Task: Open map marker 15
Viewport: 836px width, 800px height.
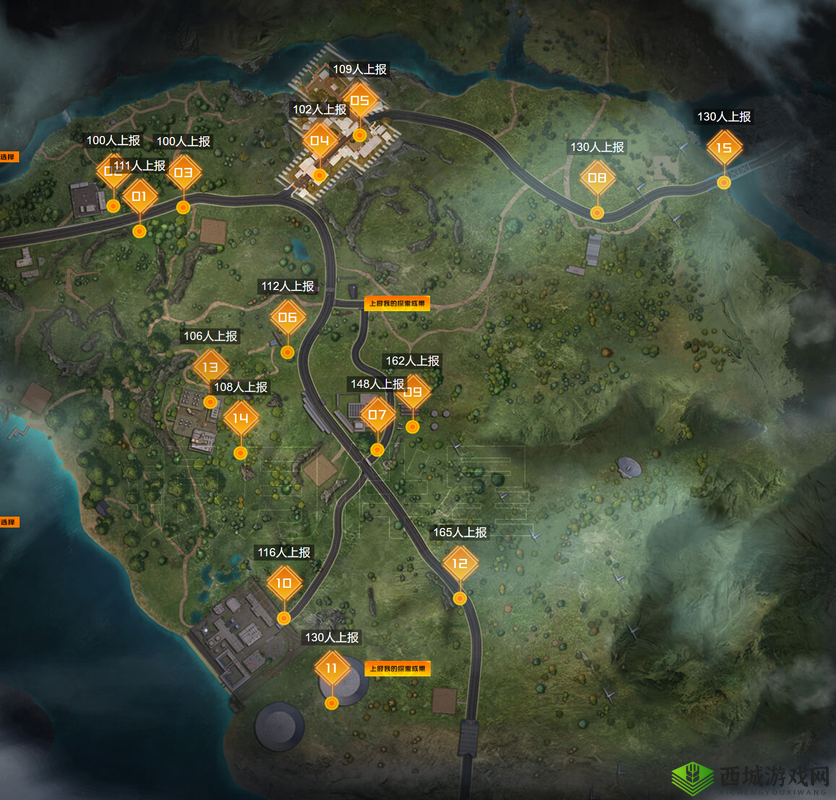Action: (724, 148)
